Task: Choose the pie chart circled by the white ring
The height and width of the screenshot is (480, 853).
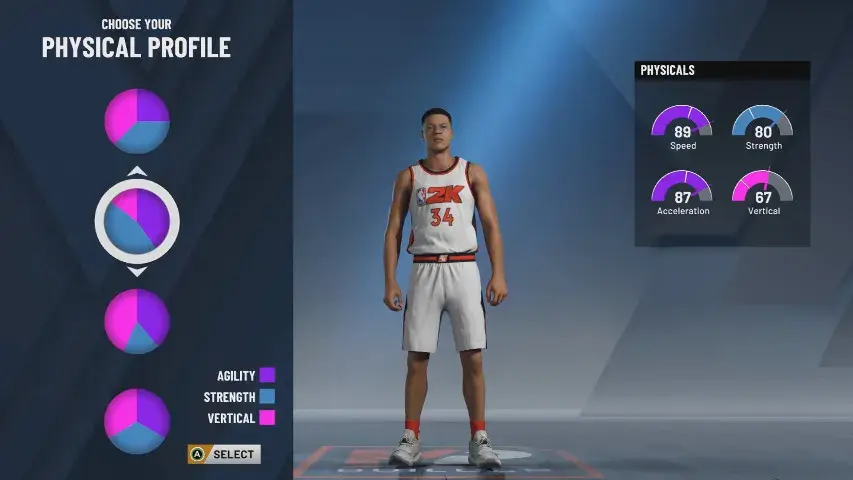Action: point(137,220)
